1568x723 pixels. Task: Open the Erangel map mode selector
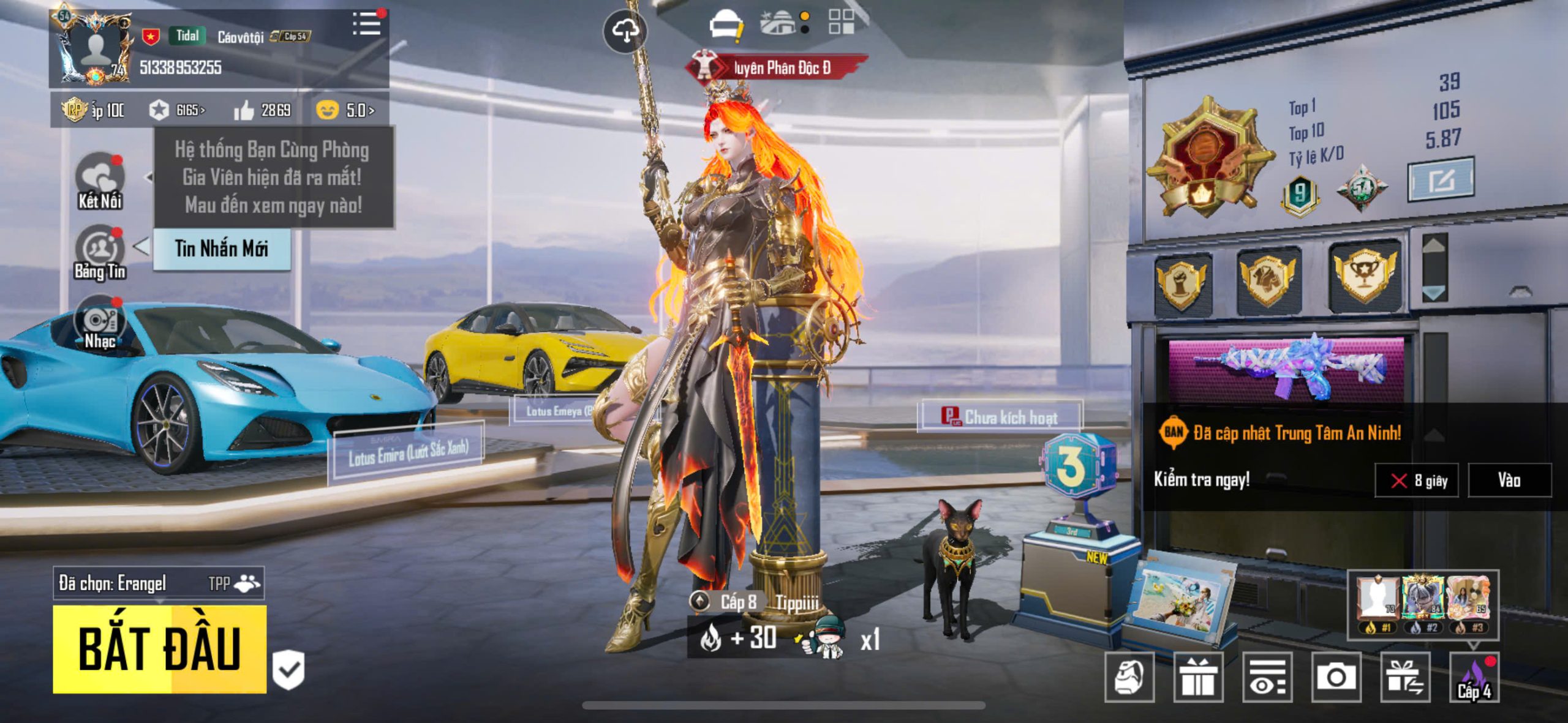pos(159,583)
